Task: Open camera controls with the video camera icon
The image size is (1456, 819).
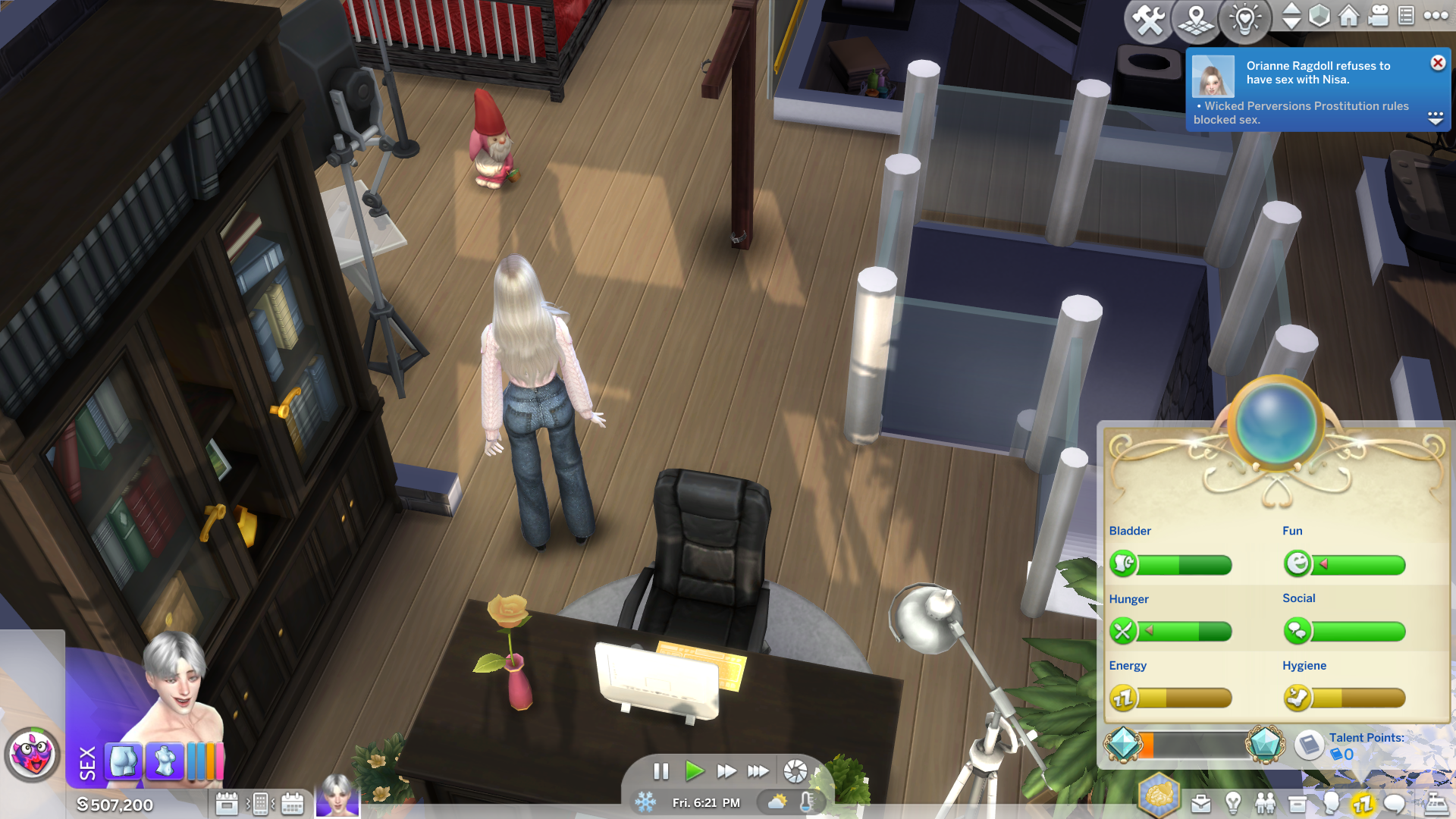Action: tap(1378, 16)
